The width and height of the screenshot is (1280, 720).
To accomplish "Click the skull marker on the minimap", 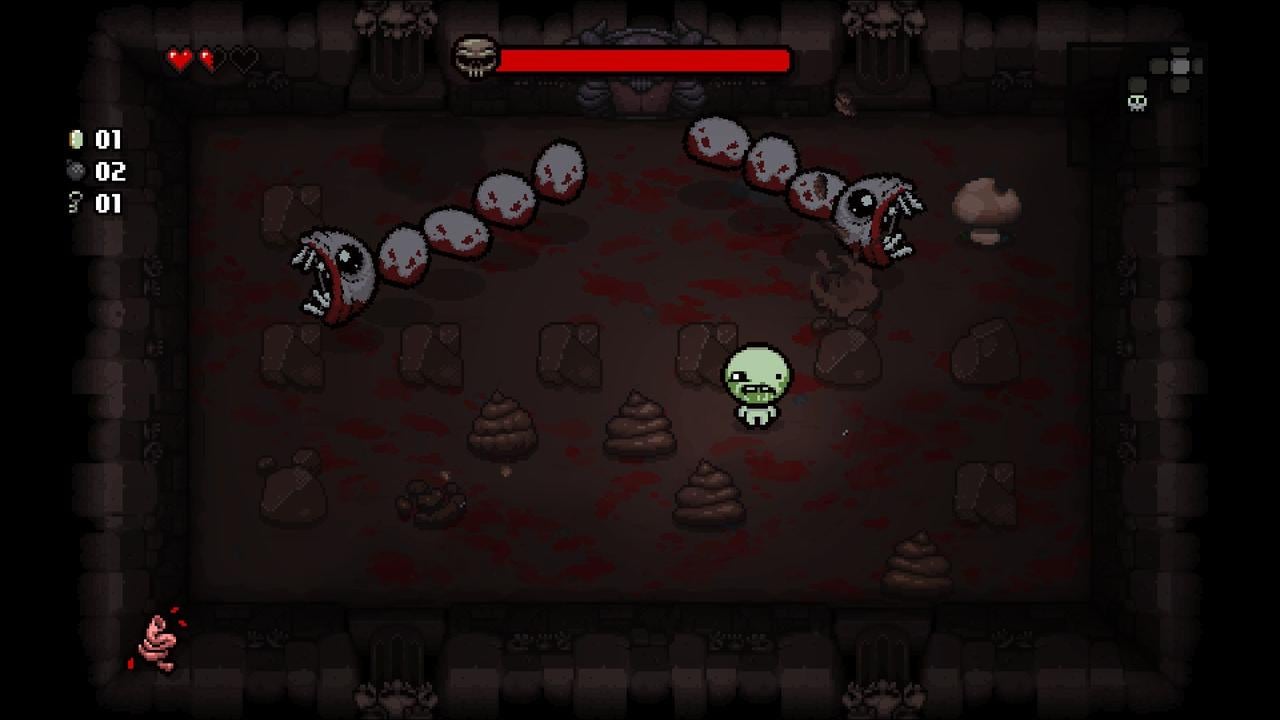I will 1136,101.
